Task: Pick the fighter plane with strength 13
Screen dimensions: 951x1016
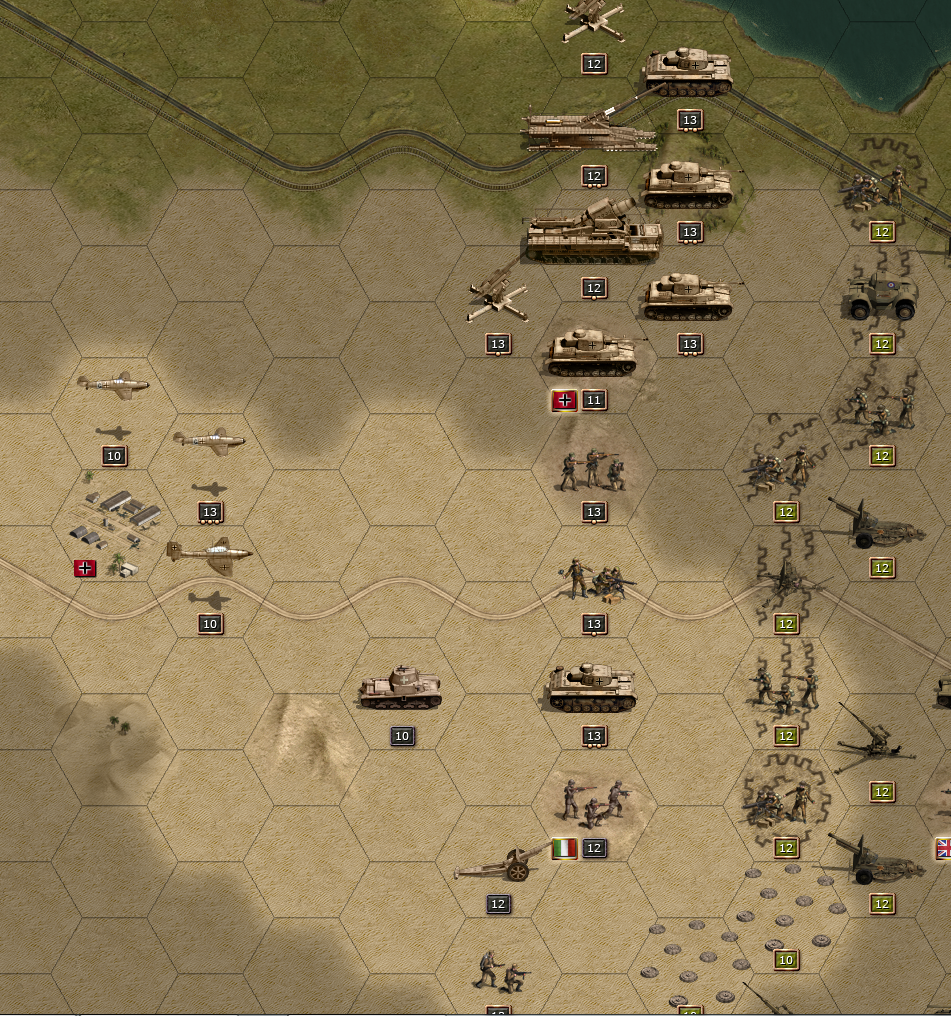Action: pos(209,440)
